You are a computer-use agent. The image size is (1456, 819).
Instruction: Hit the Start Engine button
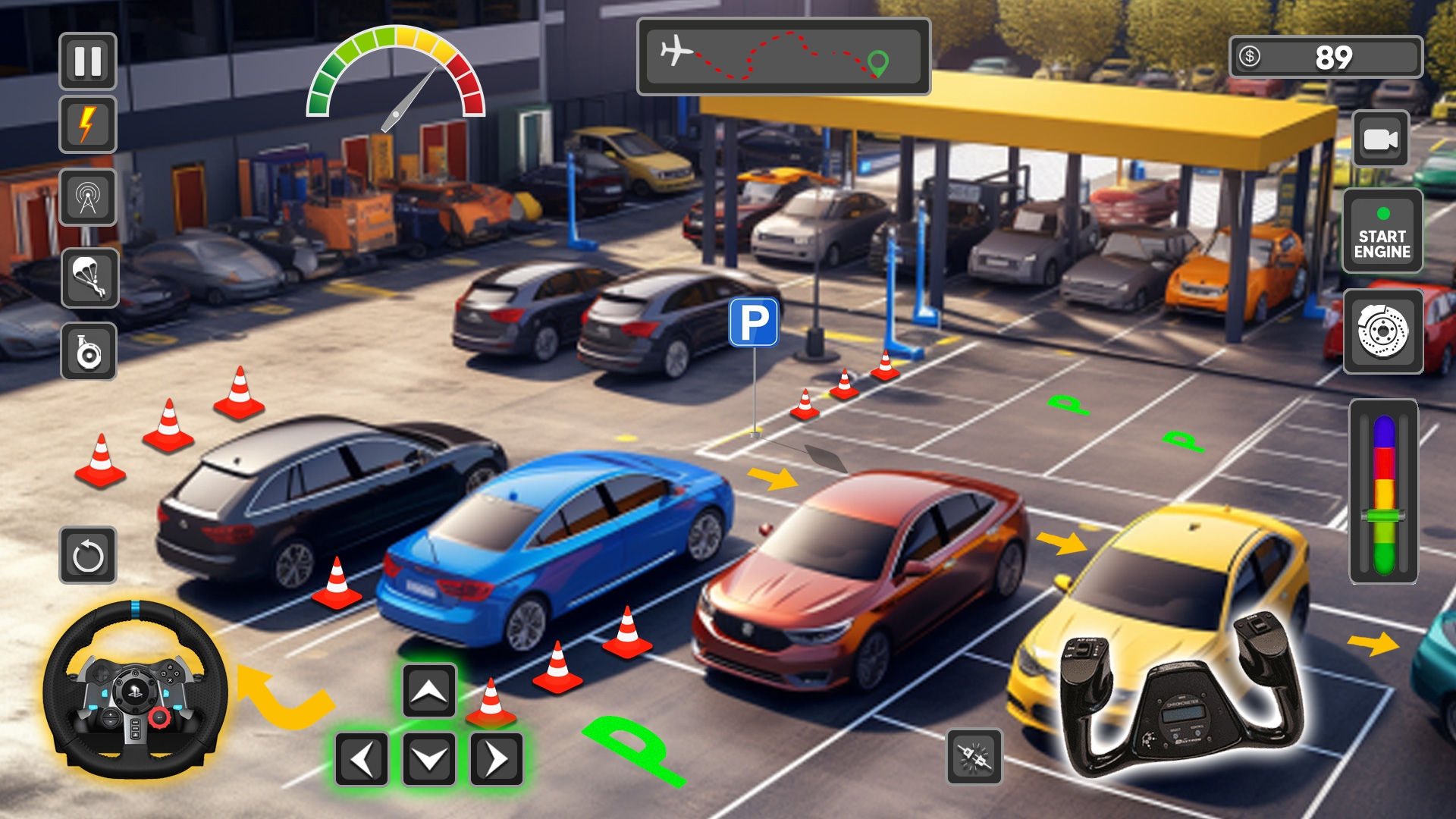[1382, 231]
